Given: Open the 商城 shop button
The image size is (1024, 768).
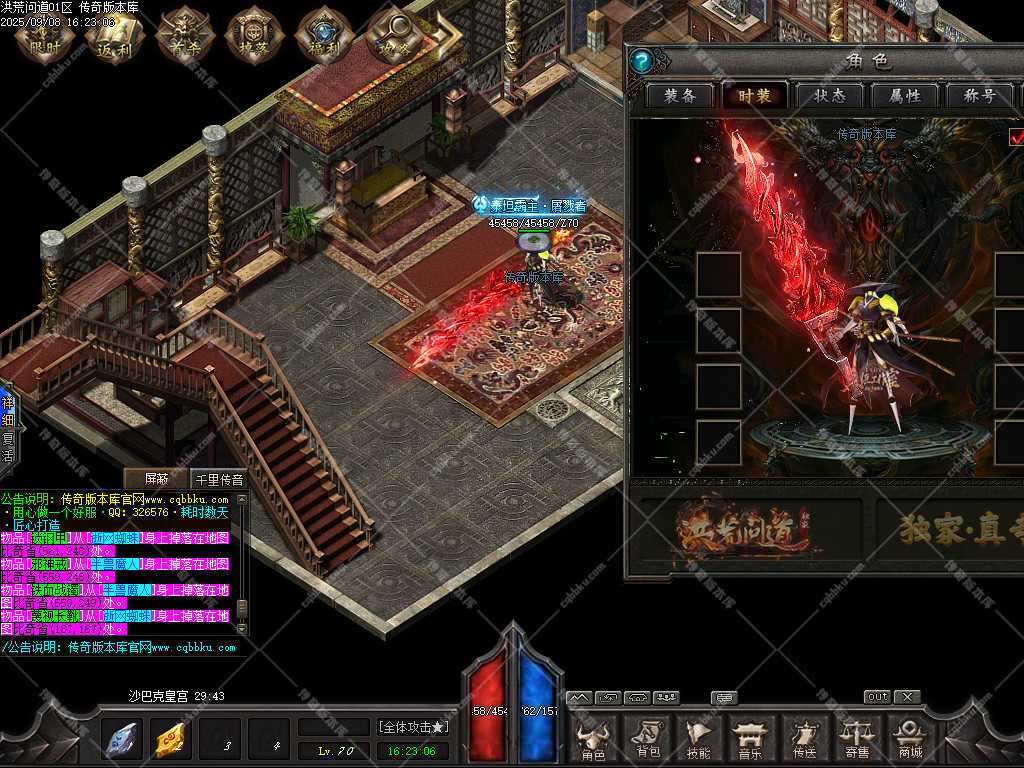Looking at the screenshot, I should (x=910, y=738).
